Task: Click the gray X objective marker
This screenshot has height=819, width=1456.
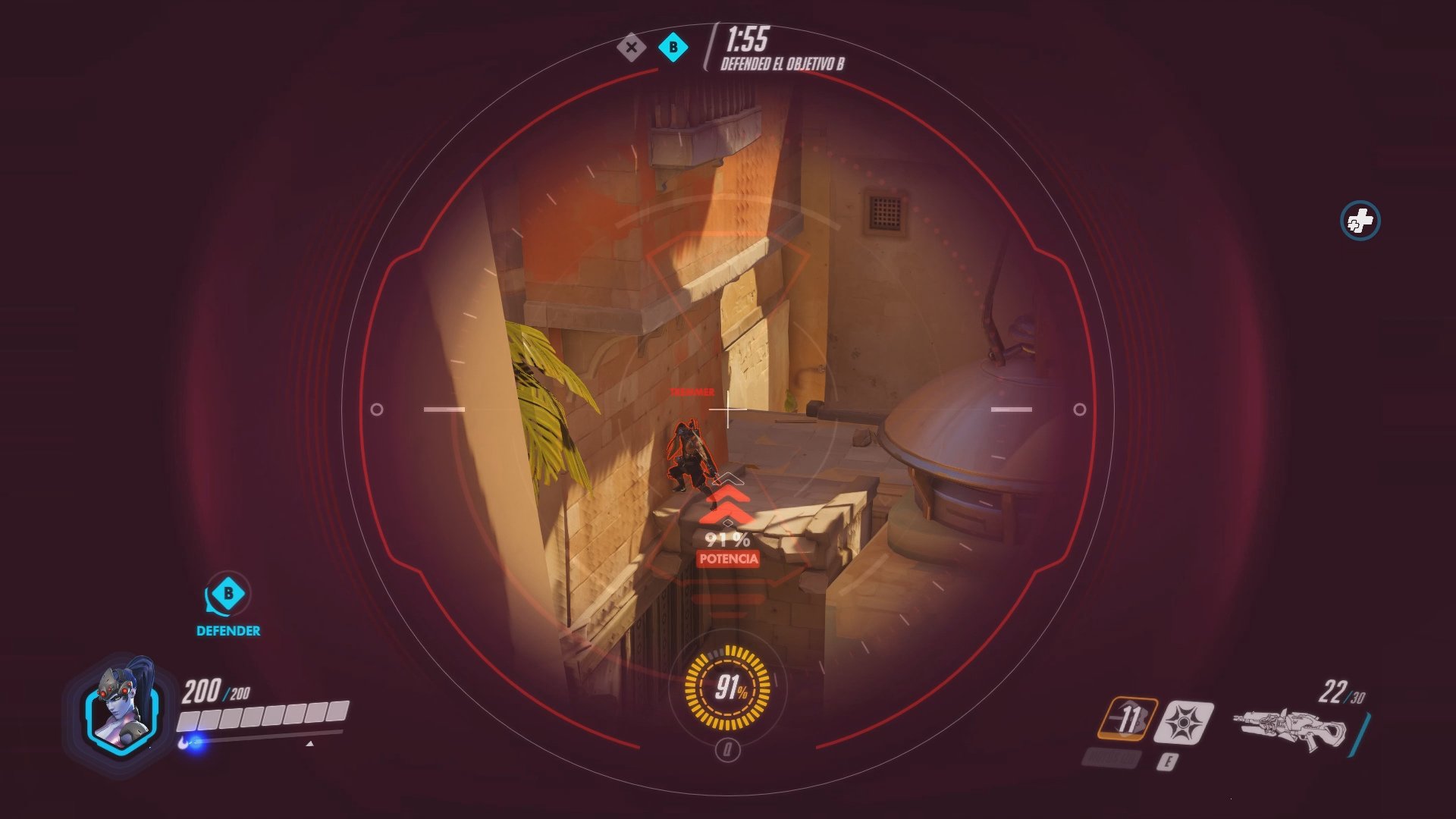Action: pos(630,48)
